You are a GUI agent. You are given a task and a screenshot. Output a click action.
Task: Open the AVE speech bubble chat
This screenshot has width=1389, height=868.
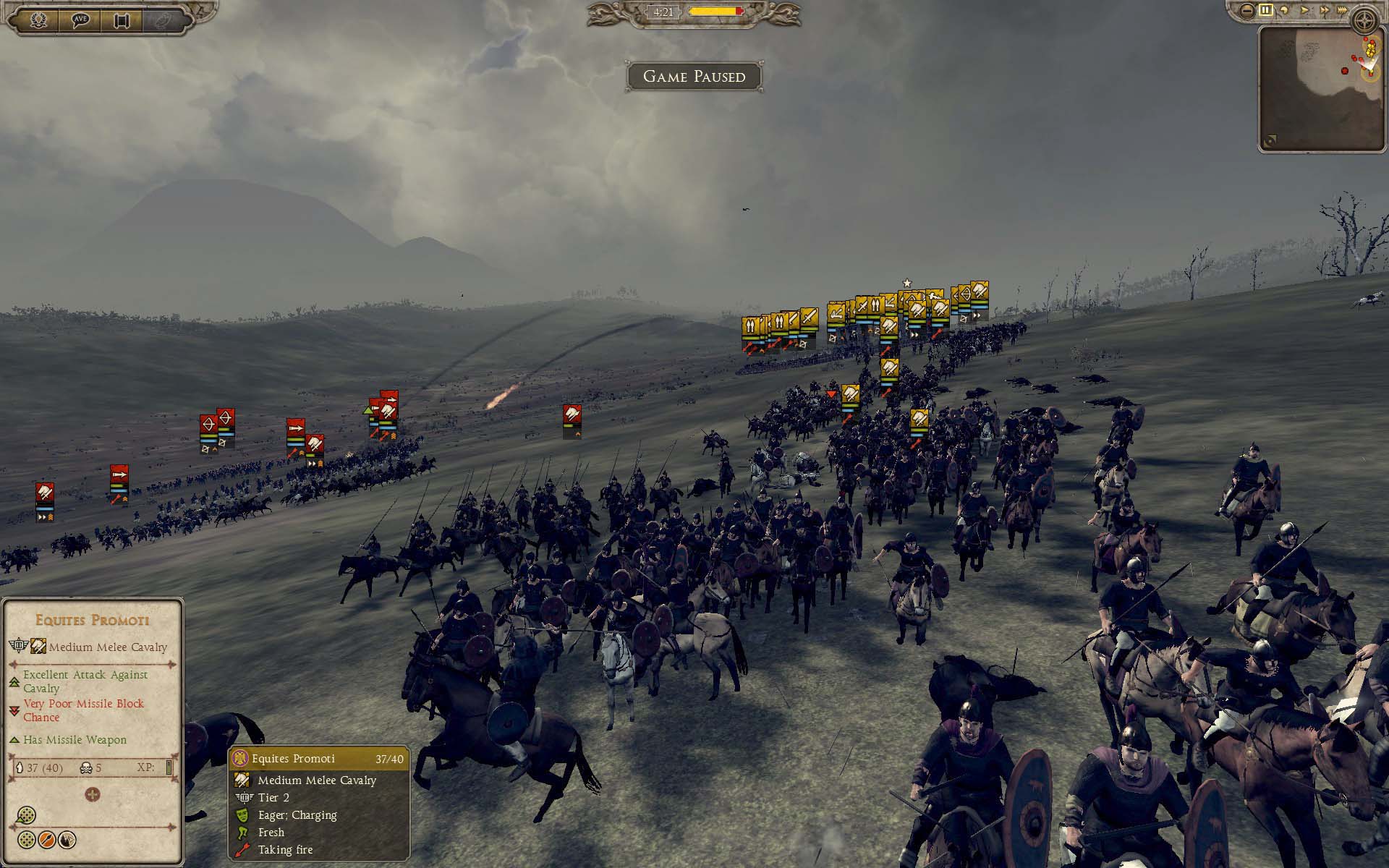point(80,20)
